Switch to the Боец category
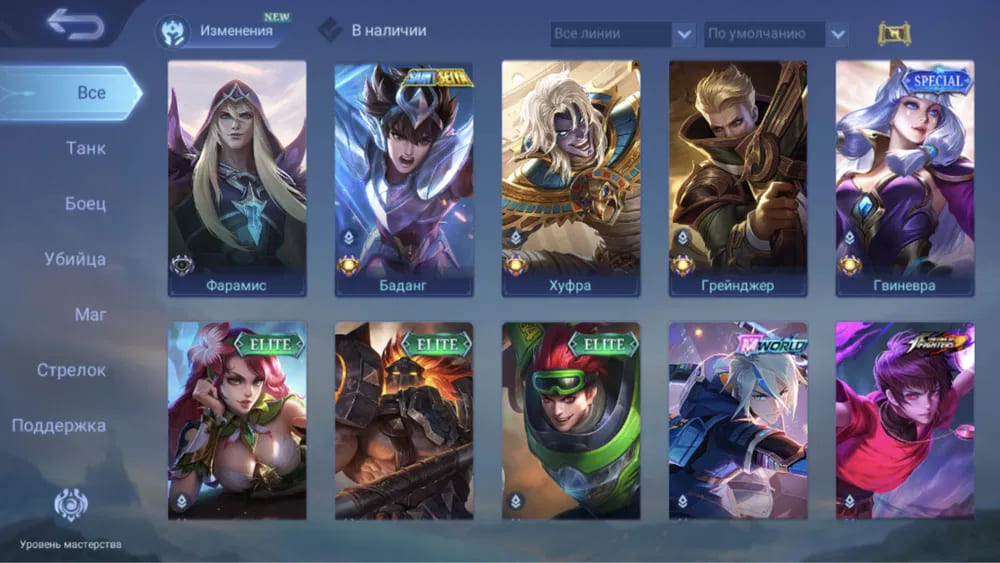The height and width of the screenshot is (563, 1000). [85, 204]
